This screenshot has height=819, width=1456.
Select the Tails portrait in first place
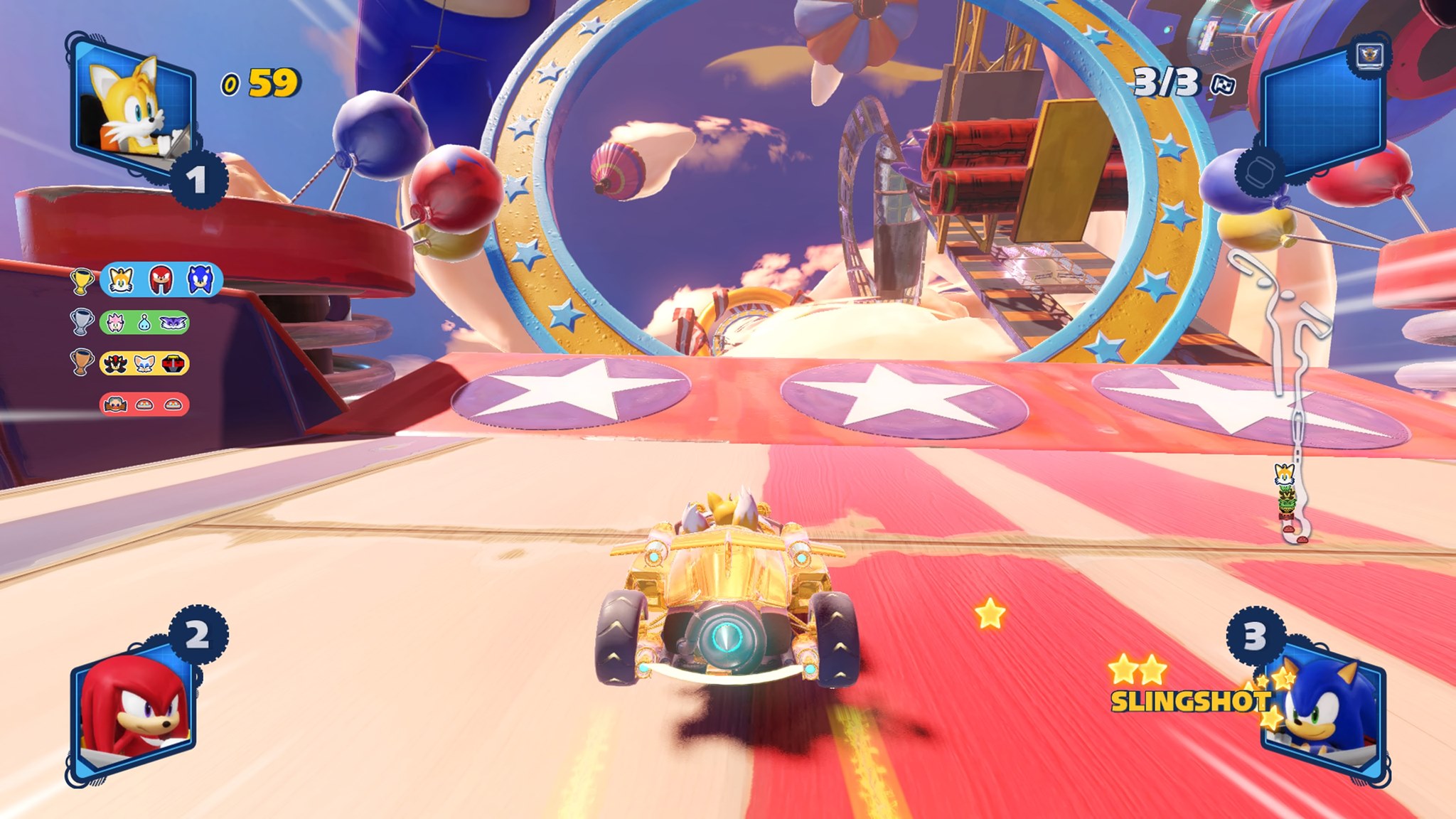pos(132,107)
